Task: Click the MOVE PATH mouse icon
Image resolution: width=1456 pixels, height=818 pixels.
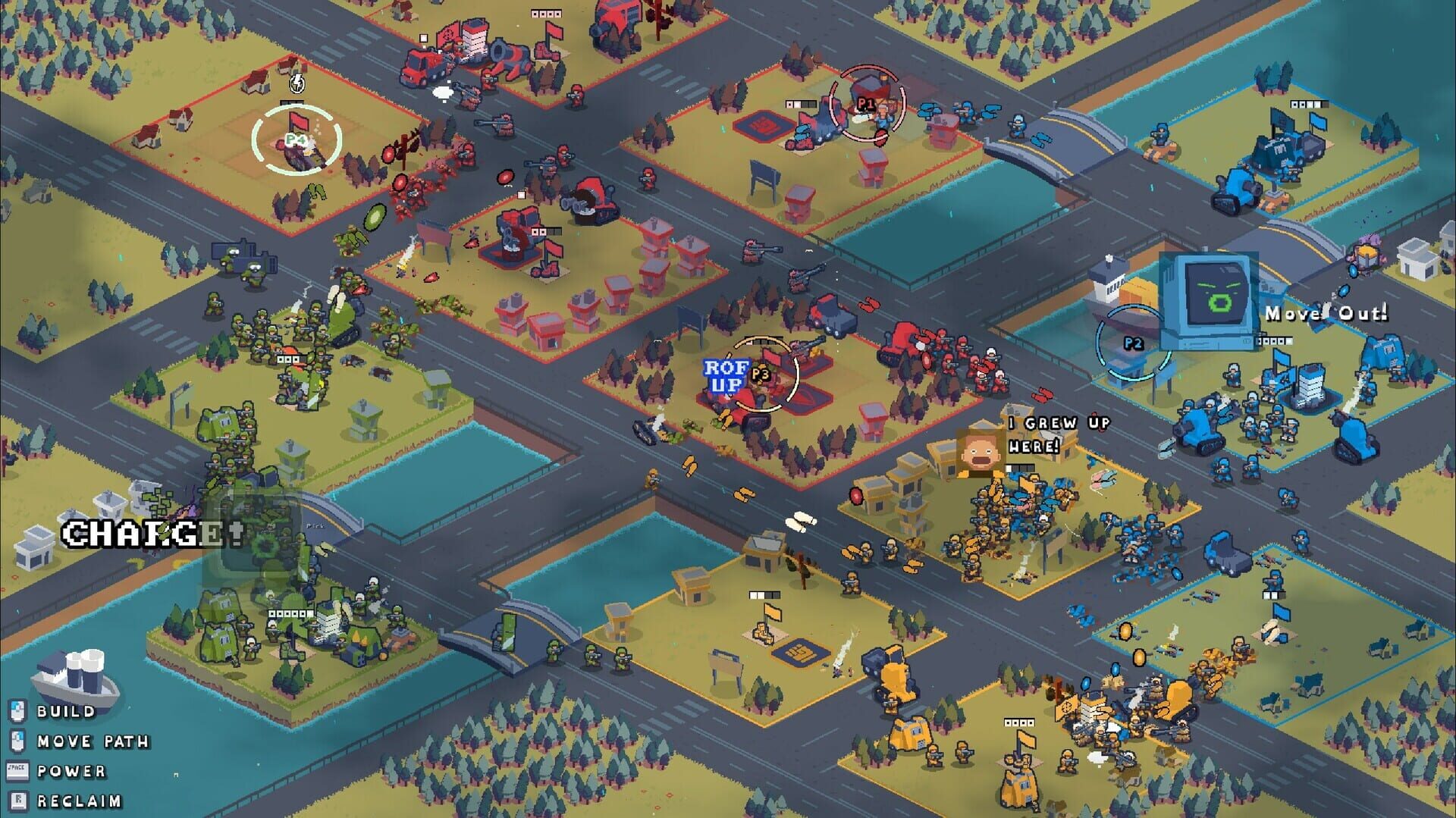Action: pos(17,741)
